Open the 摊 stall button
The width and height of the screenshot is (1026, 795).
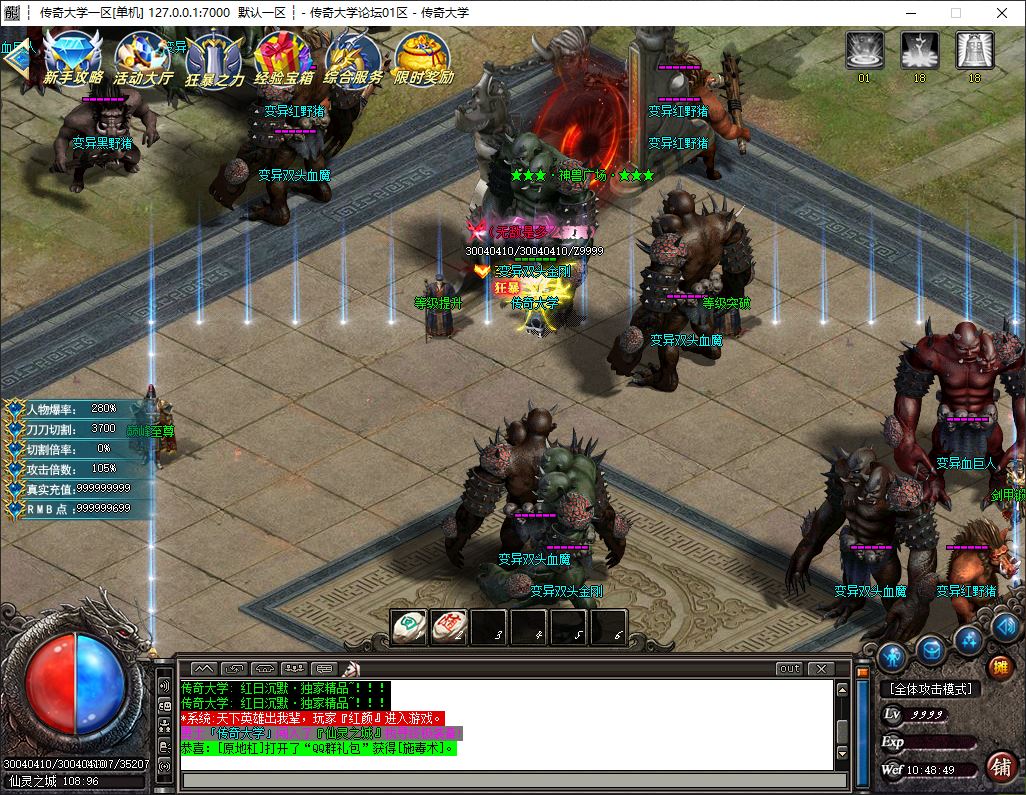pos(999,667)
